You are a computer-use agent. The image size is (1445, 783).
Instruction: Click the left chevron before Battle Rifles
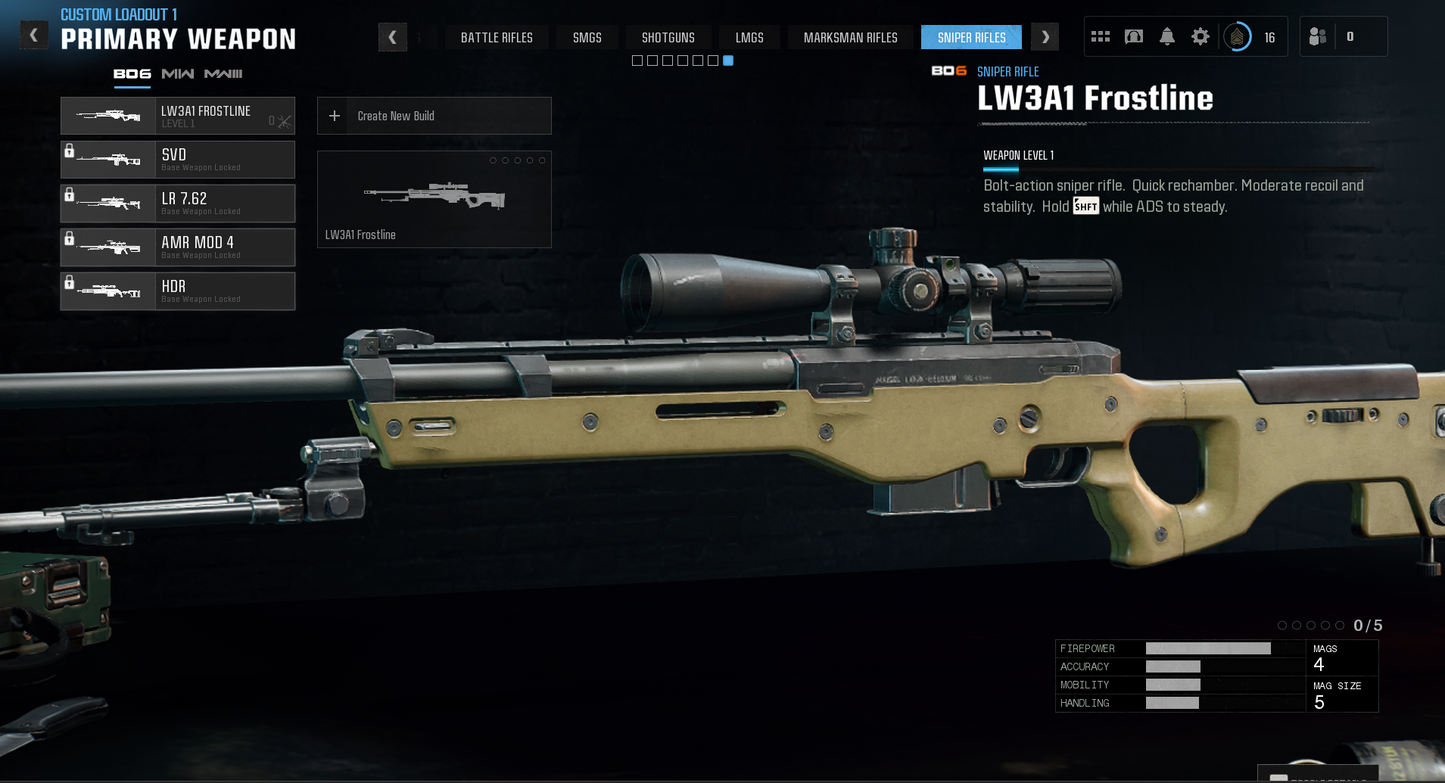pos(392,36)
